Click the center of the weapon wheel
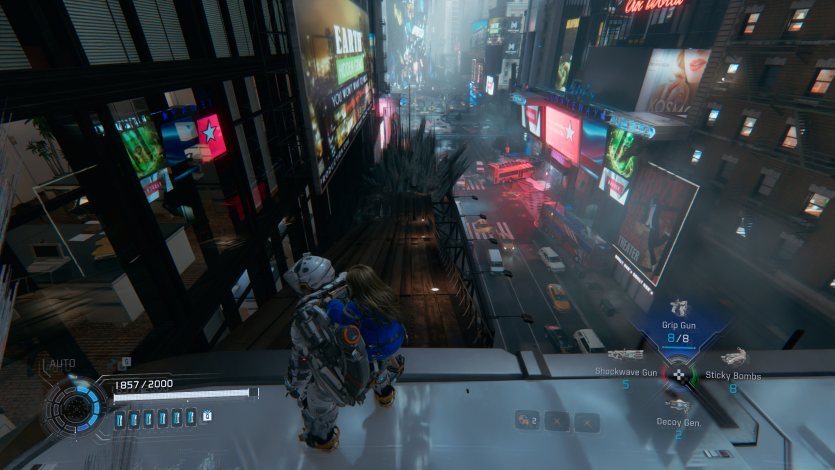This screenshot has height=470, width=835. [x=680, y=375]
